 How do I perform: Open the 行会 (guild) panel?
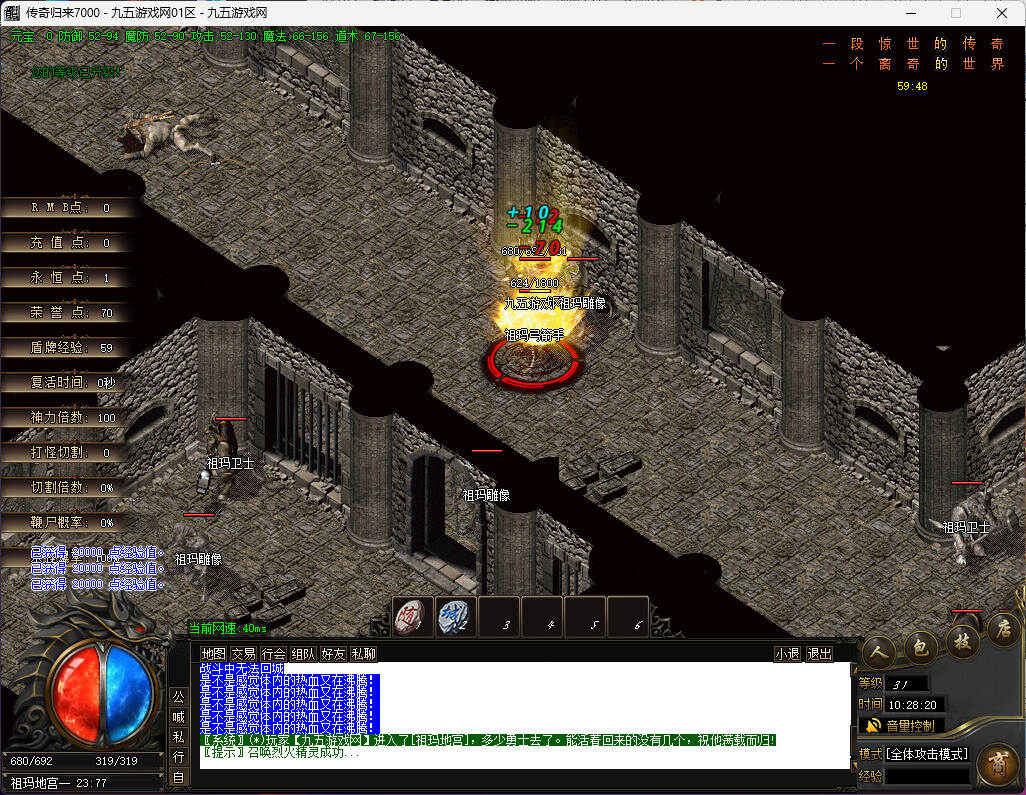pyautogui.click(x=273, y=654)
